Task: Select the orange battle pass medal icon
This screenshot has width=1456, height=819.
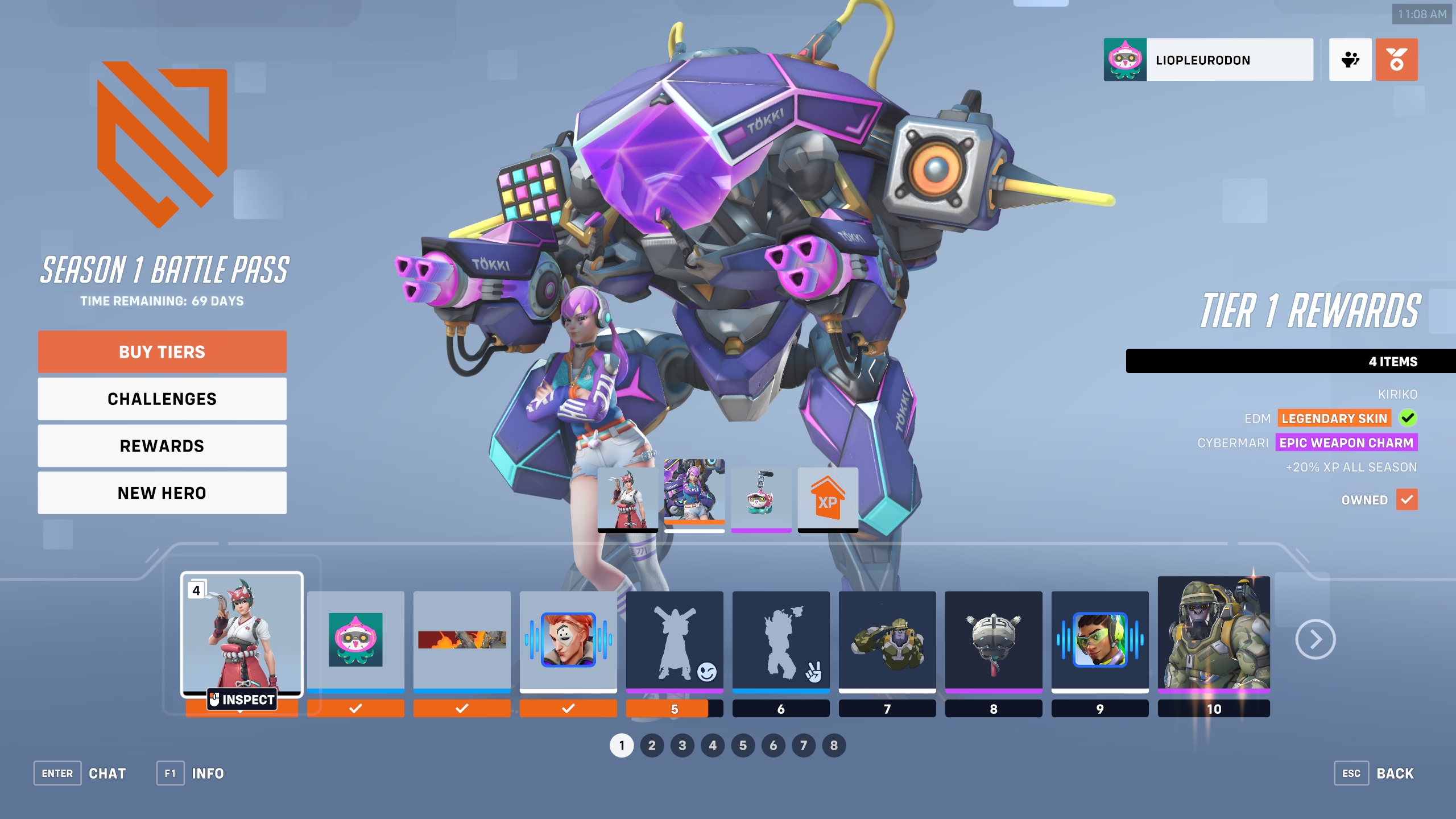Action: click(1398, 59)
